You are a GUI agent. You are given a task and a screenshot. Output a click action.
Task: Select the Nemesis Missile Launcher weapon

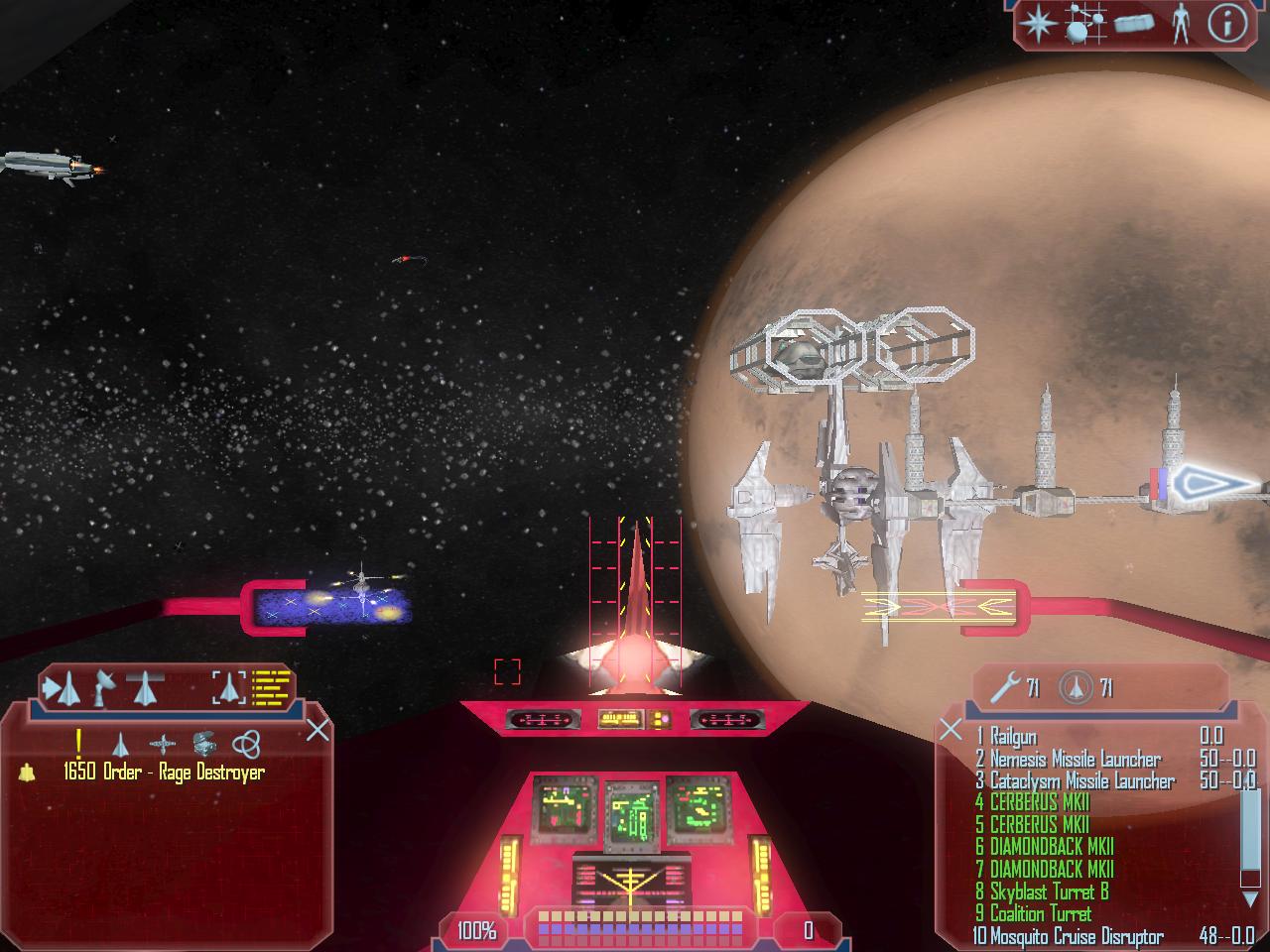point(1075,759)
